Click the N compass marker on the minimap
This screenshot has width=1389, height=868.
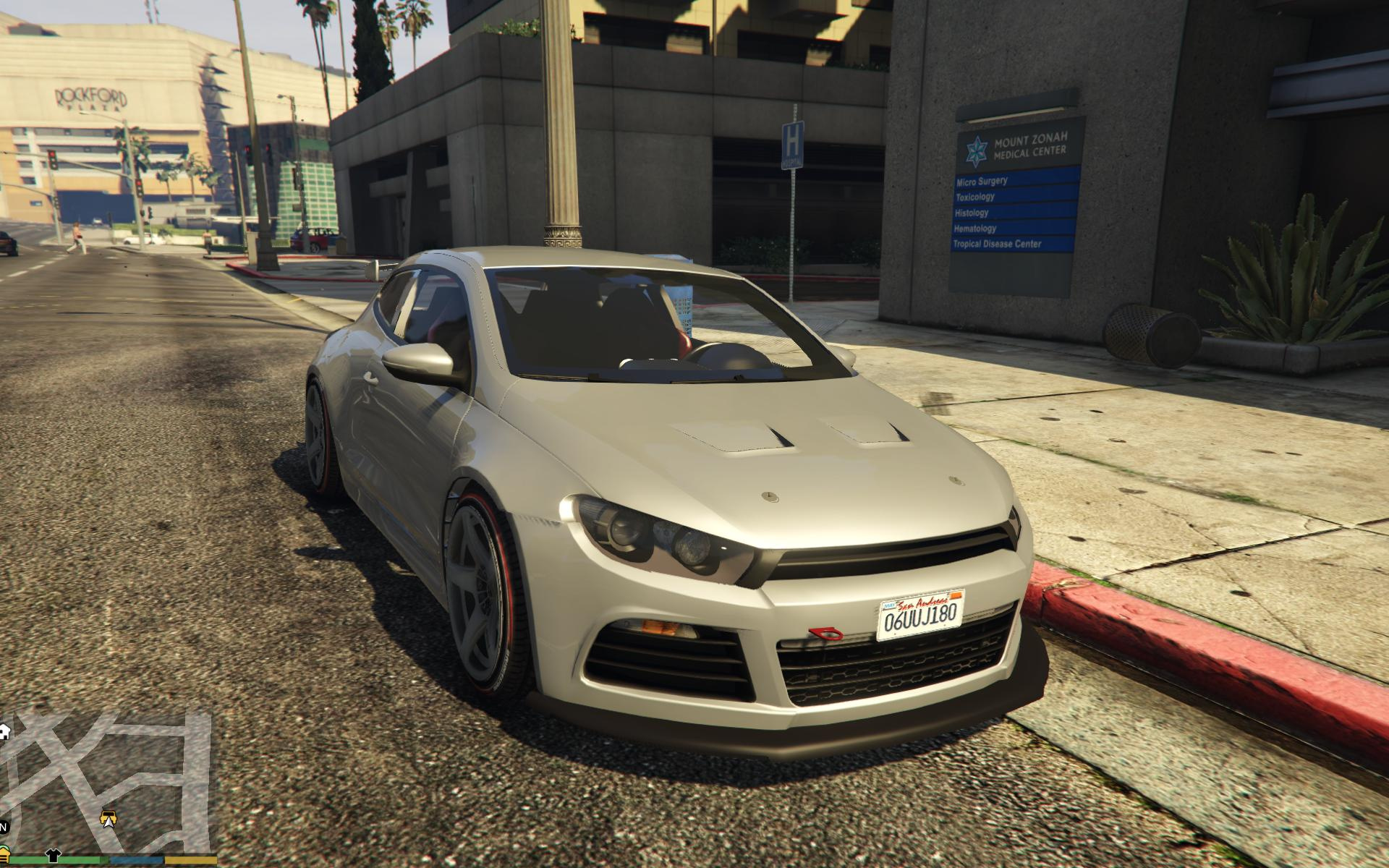tap(4, 827)
